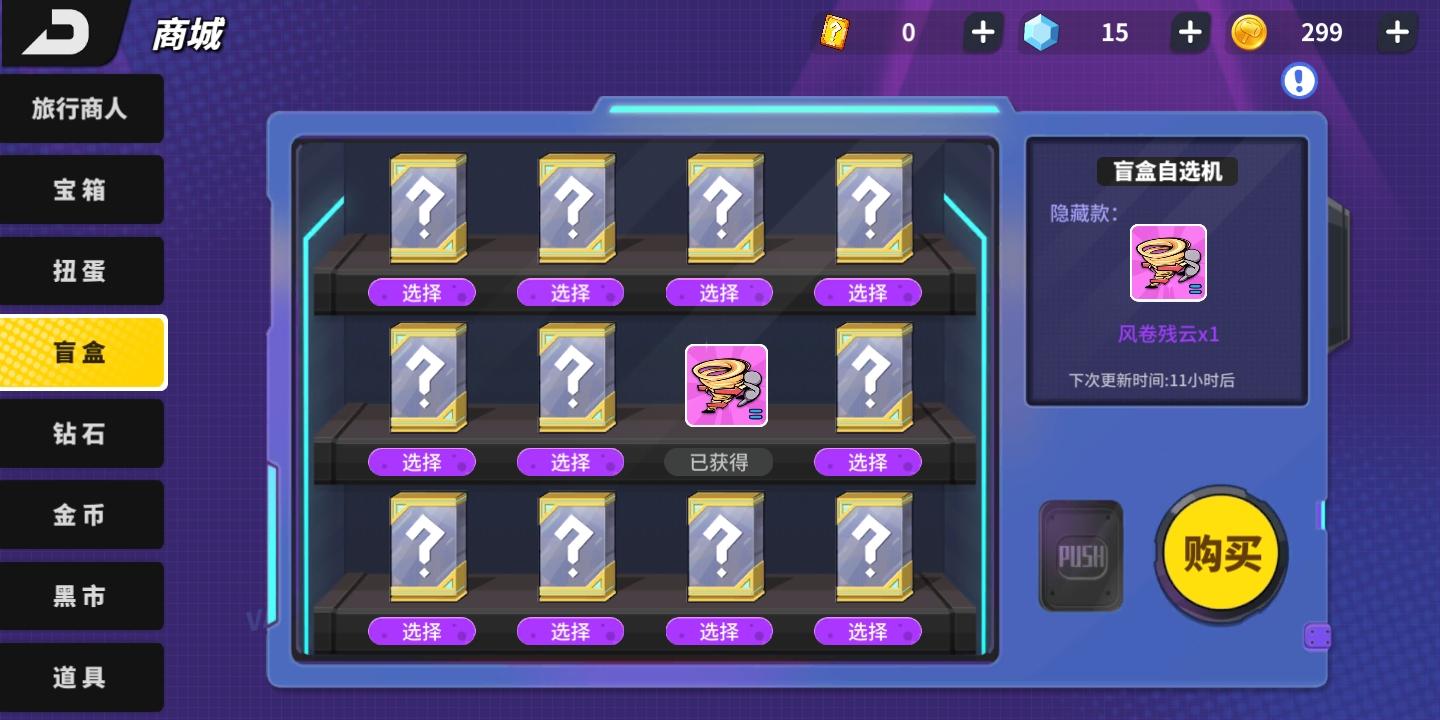This screenshot has width=1440, height=720.
Task: Click 选择 under the last box on bottom shelf
Action: (866, 631)
